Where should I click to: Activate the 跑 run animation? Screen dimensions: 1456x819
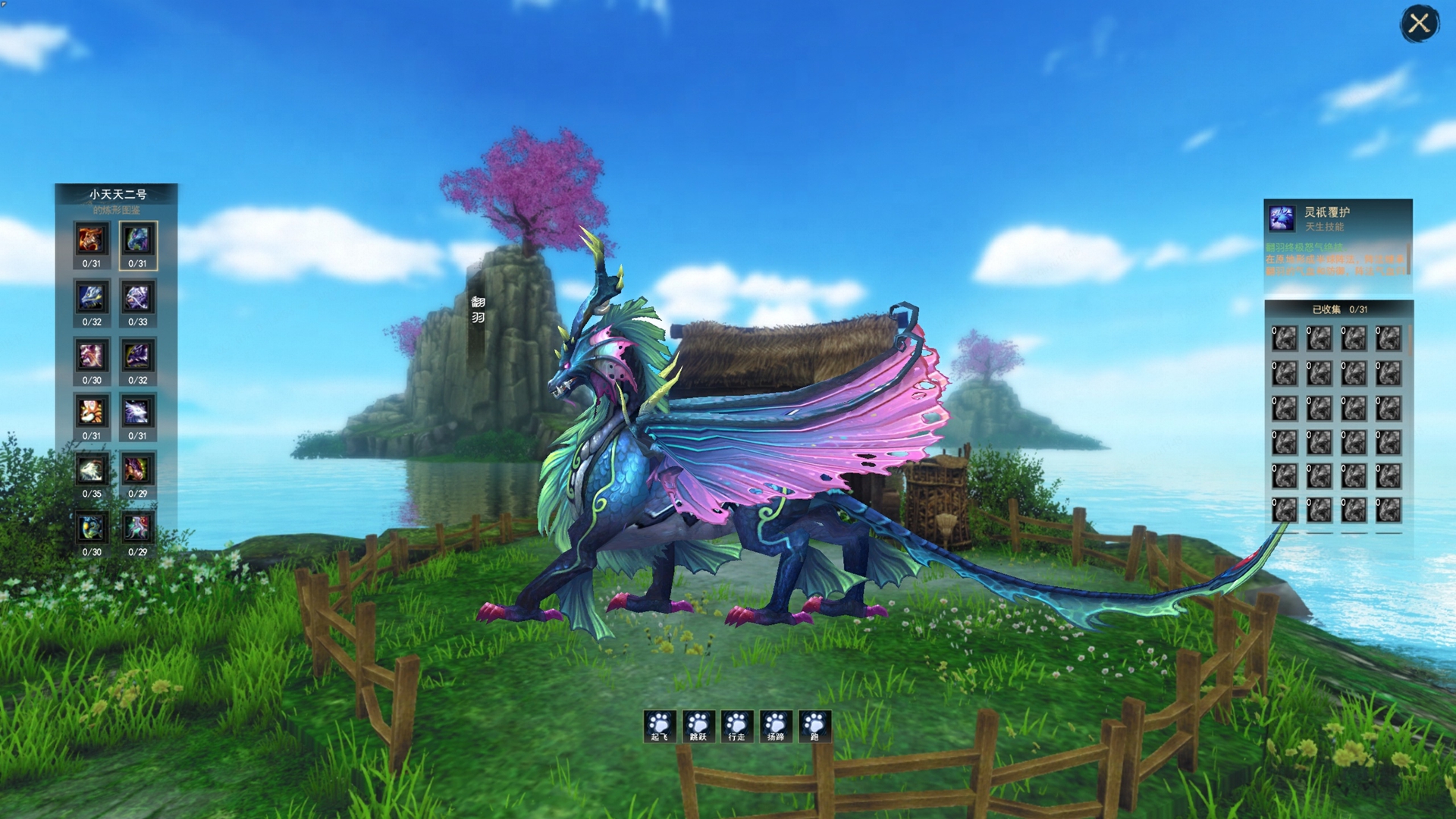[814, 726]
